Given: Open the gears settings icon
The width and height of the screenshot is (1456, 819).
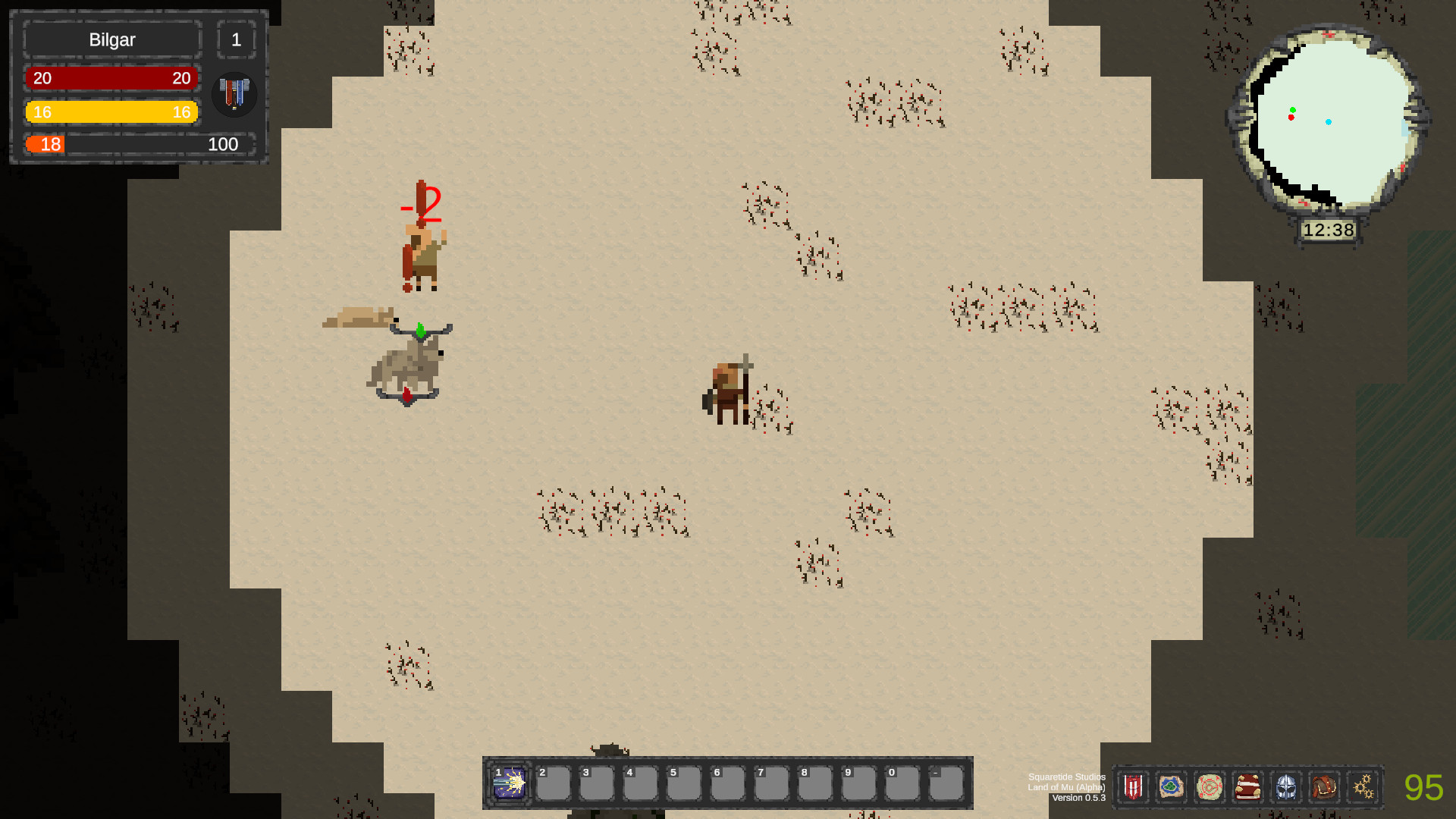Looking at the screenshot, I should 1364,787.
